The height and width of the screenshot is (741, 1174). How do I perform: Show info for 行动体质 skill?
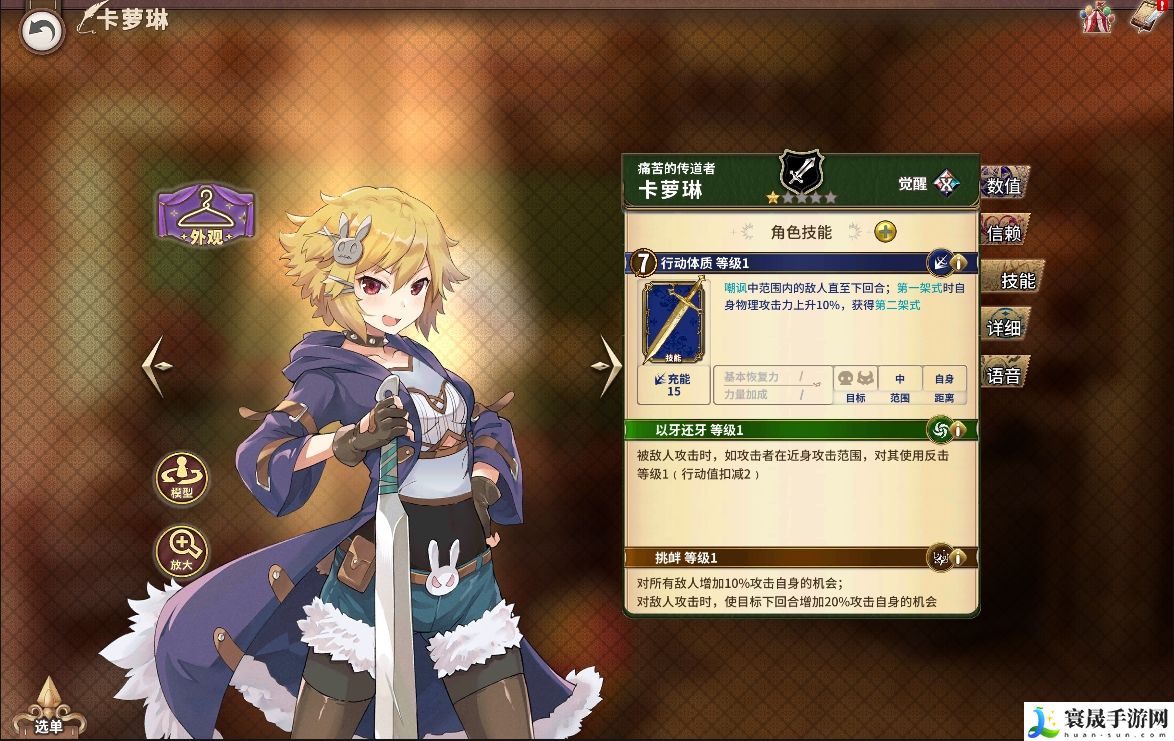[957, 263]
